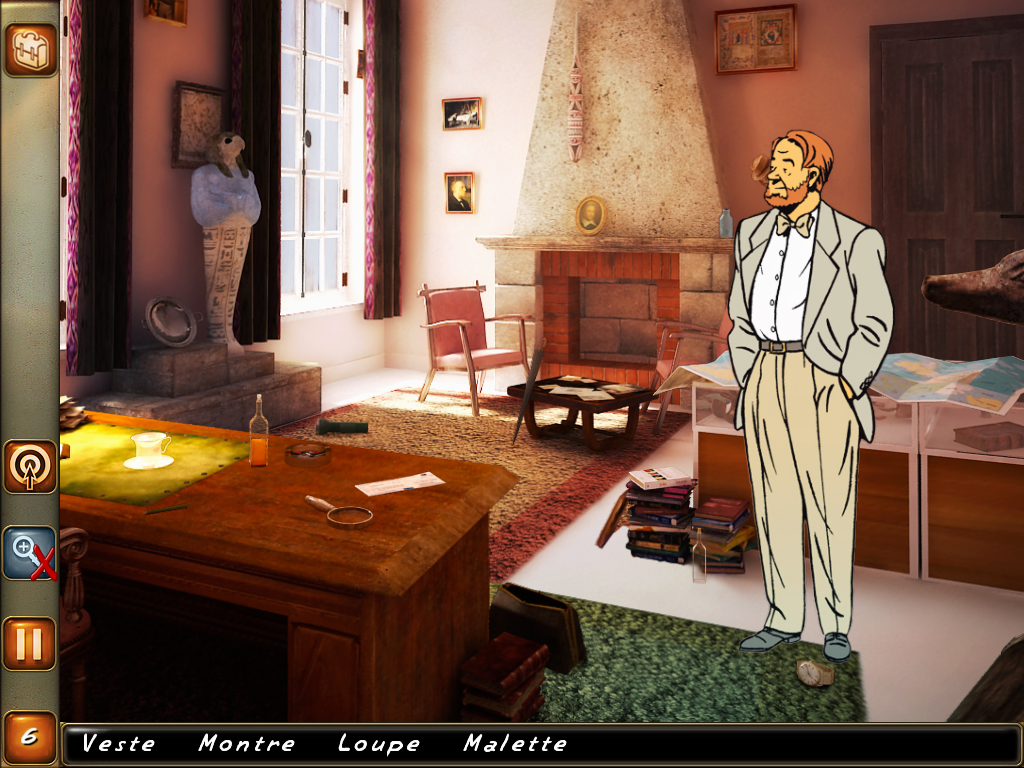Use the target hint button
Image resolution: width=1024 pixels, height=768 pixels.
[29, 466]
